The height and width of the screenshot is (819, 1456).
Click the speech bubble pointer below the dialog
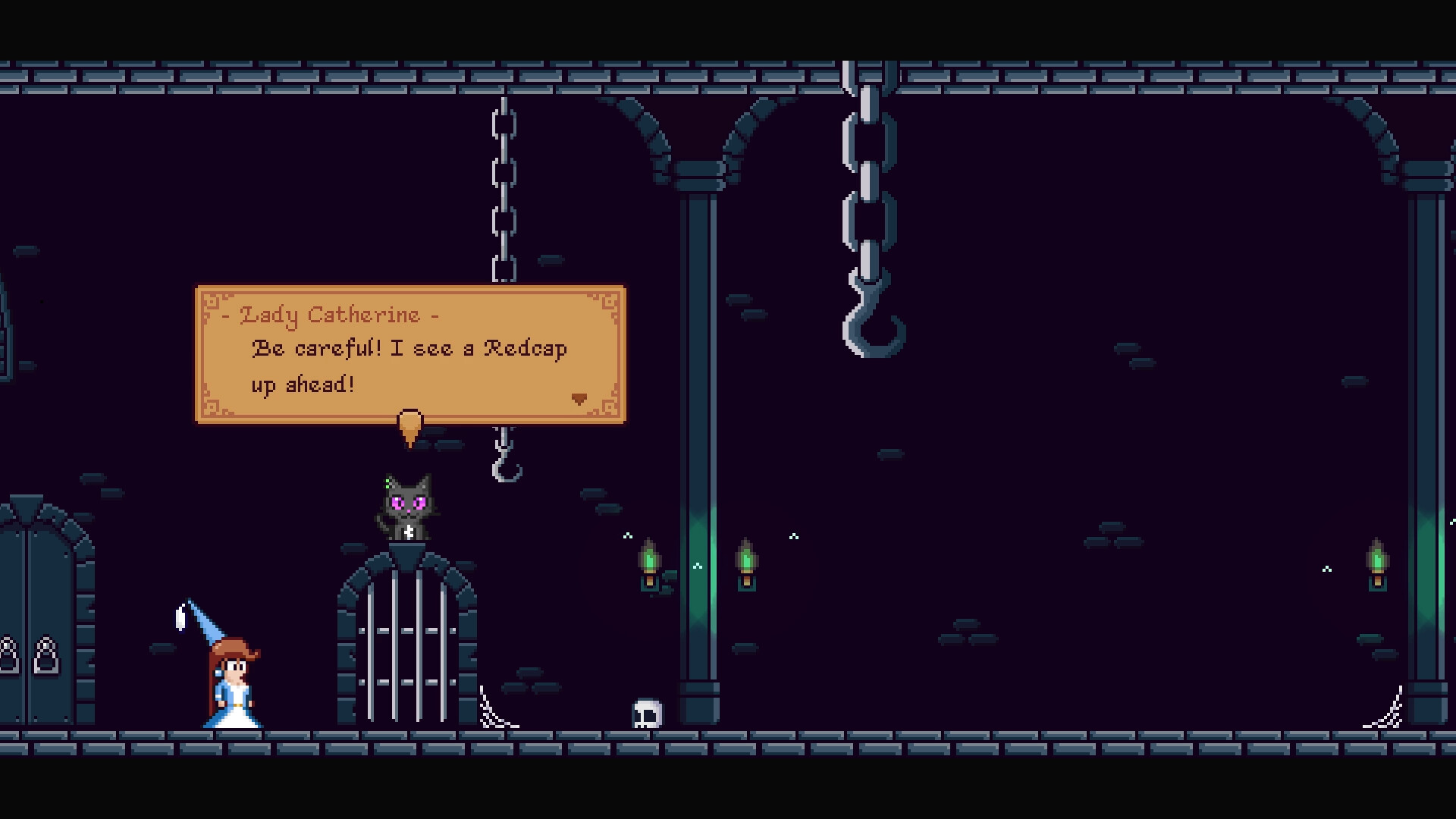click(x=410, y=425)
